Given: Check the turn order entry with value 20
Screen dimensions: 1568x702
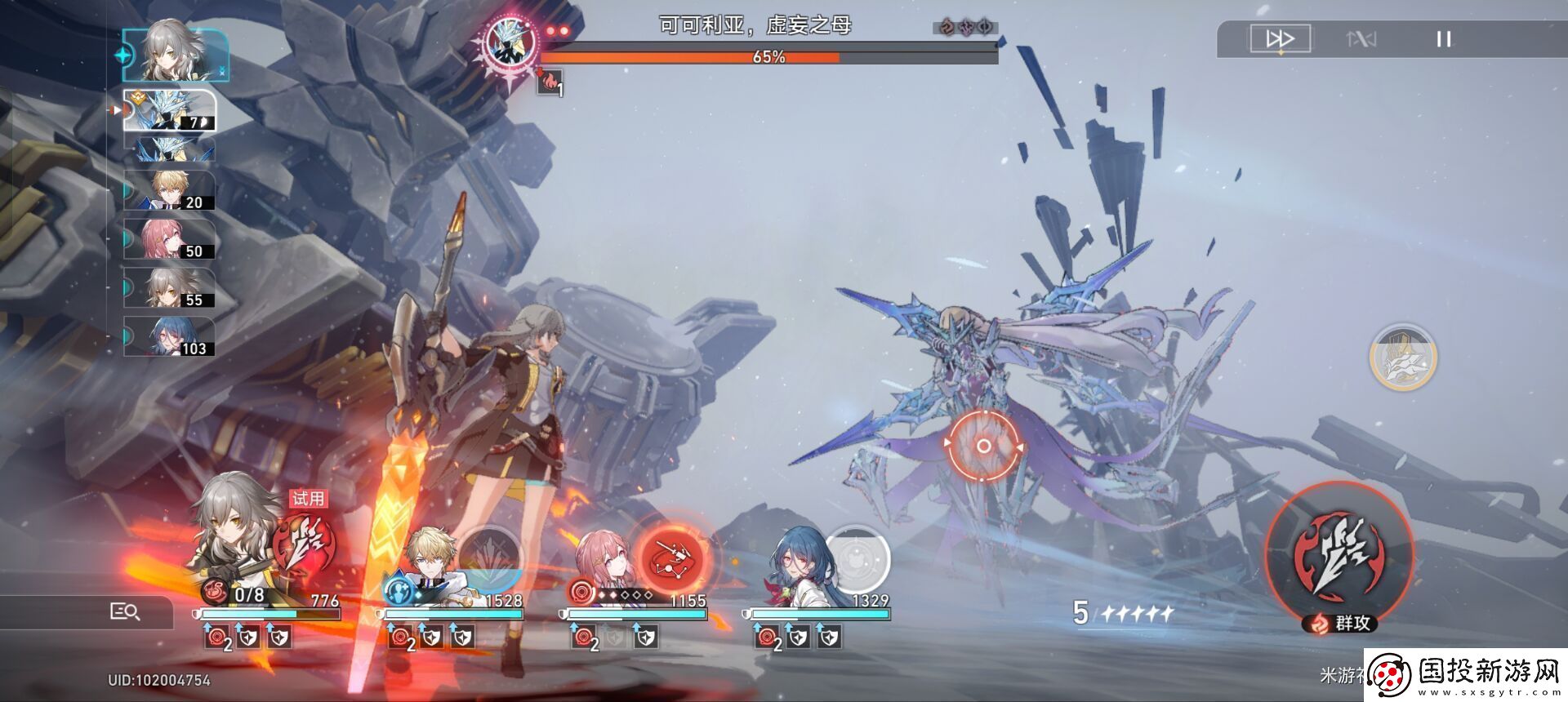Looking at the screenshot, I should tap(169, 191).
